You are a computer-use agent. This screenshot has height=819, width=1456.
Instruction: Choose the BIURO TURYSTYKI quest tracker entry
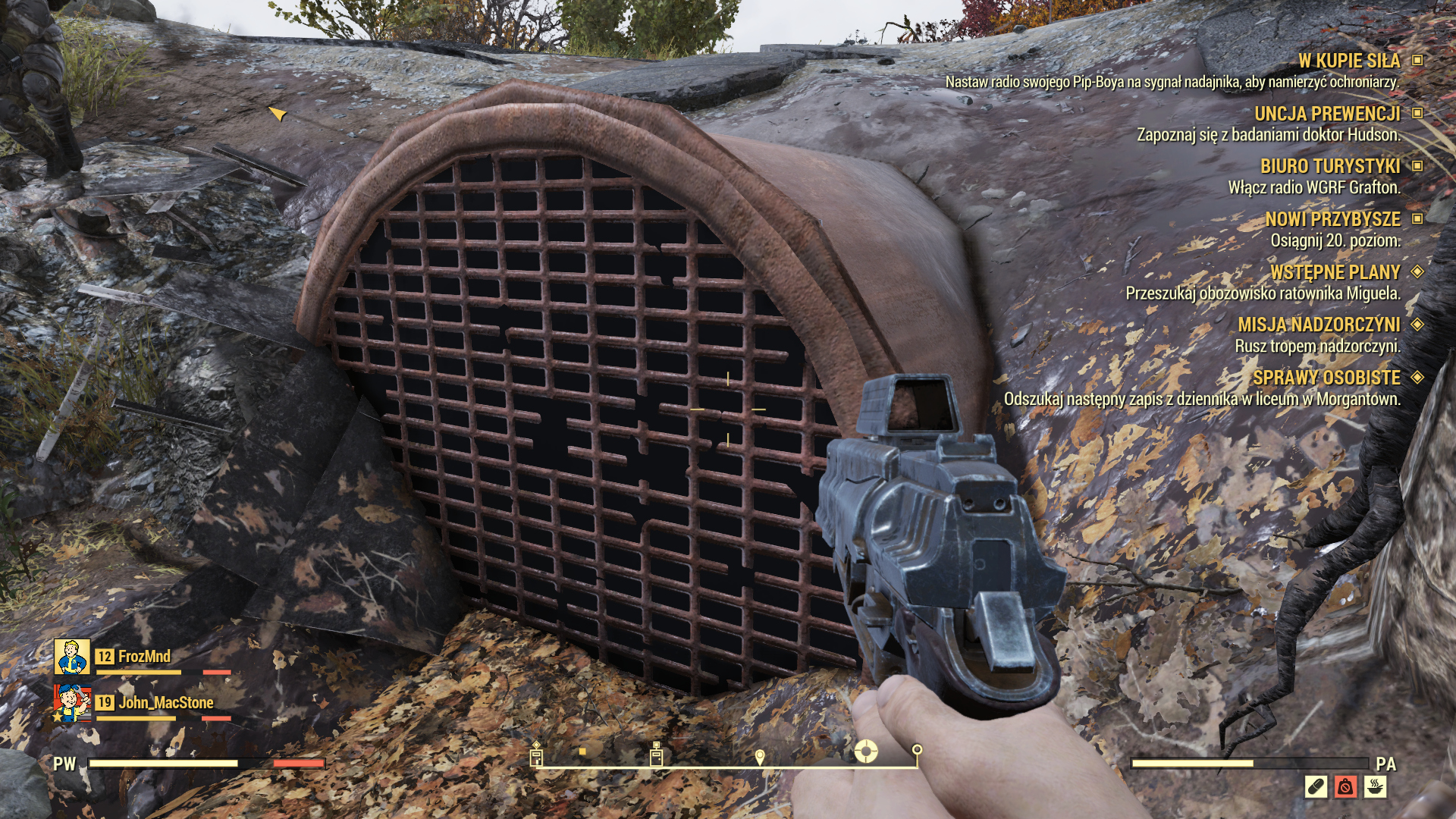coord(1329,166)
